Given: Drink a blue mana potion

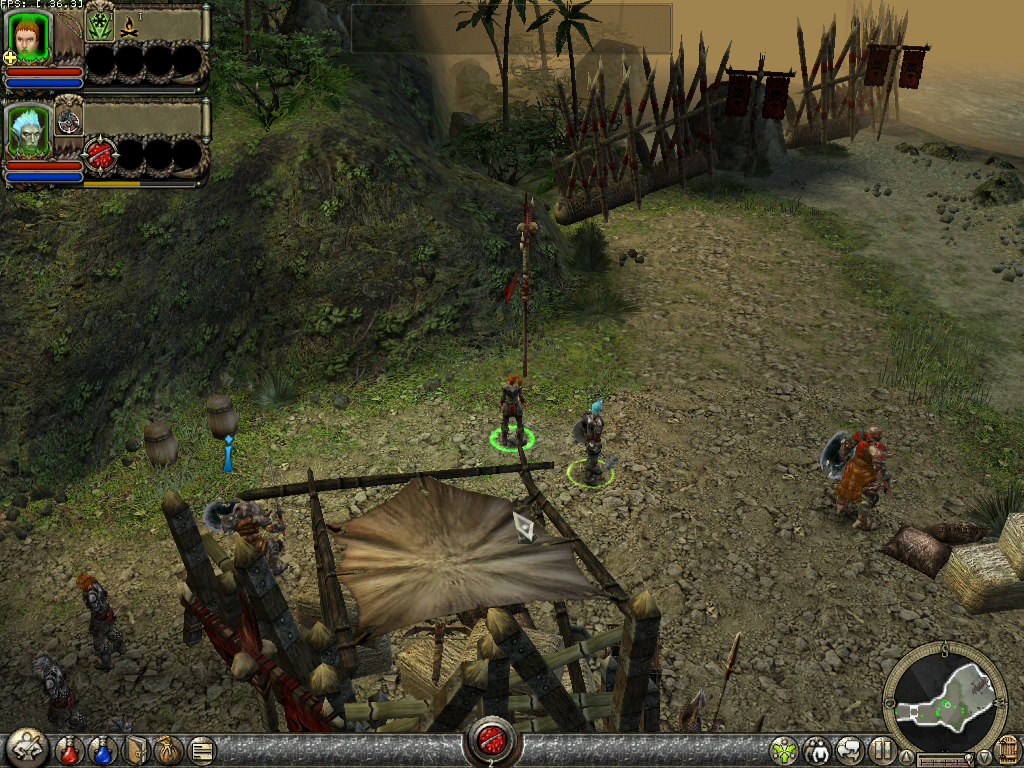Looking at the screenshot, I should (103, 749).
